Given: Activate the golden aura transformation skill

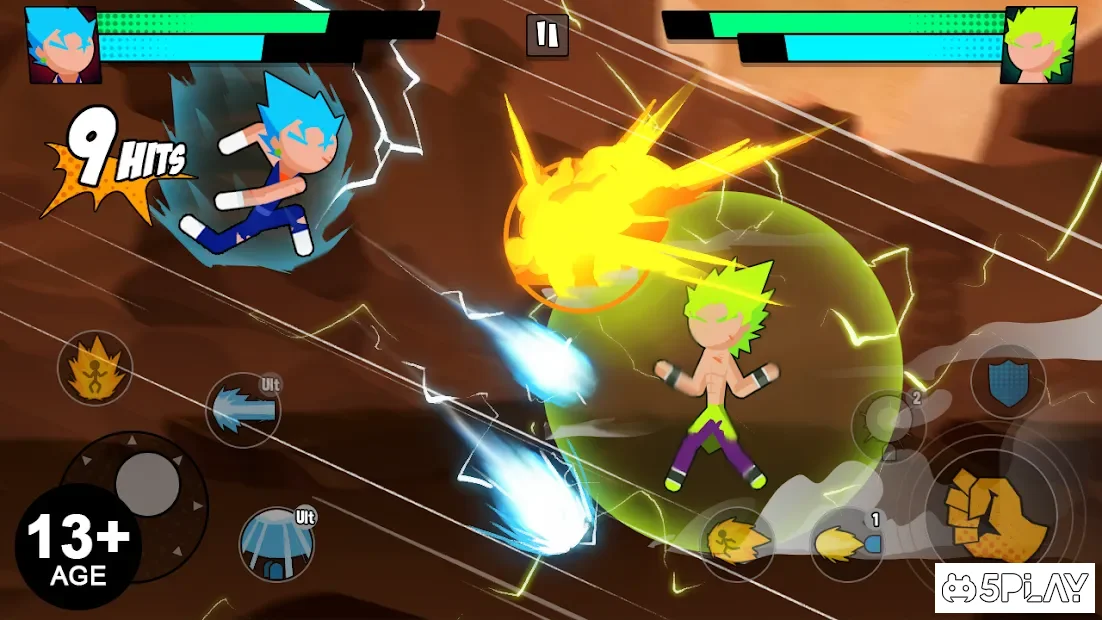Looking at the screenshot, I should (x=95, y=369).
